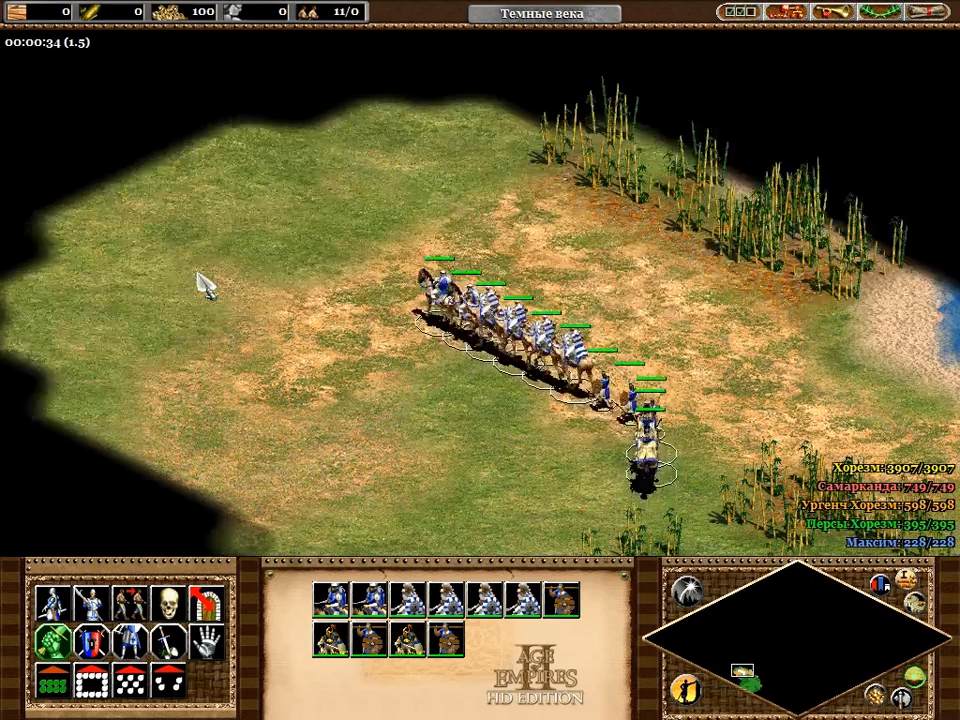Select the green line formation button
The width and height of the screenshot is (960, 720).
pyautogui.click(x=52, y=681)
